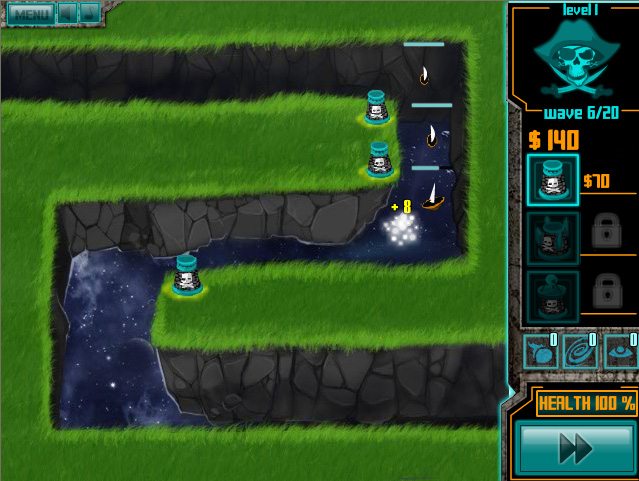
Task: Activate the meteor special ability
Action: click(x=541, y=352)
